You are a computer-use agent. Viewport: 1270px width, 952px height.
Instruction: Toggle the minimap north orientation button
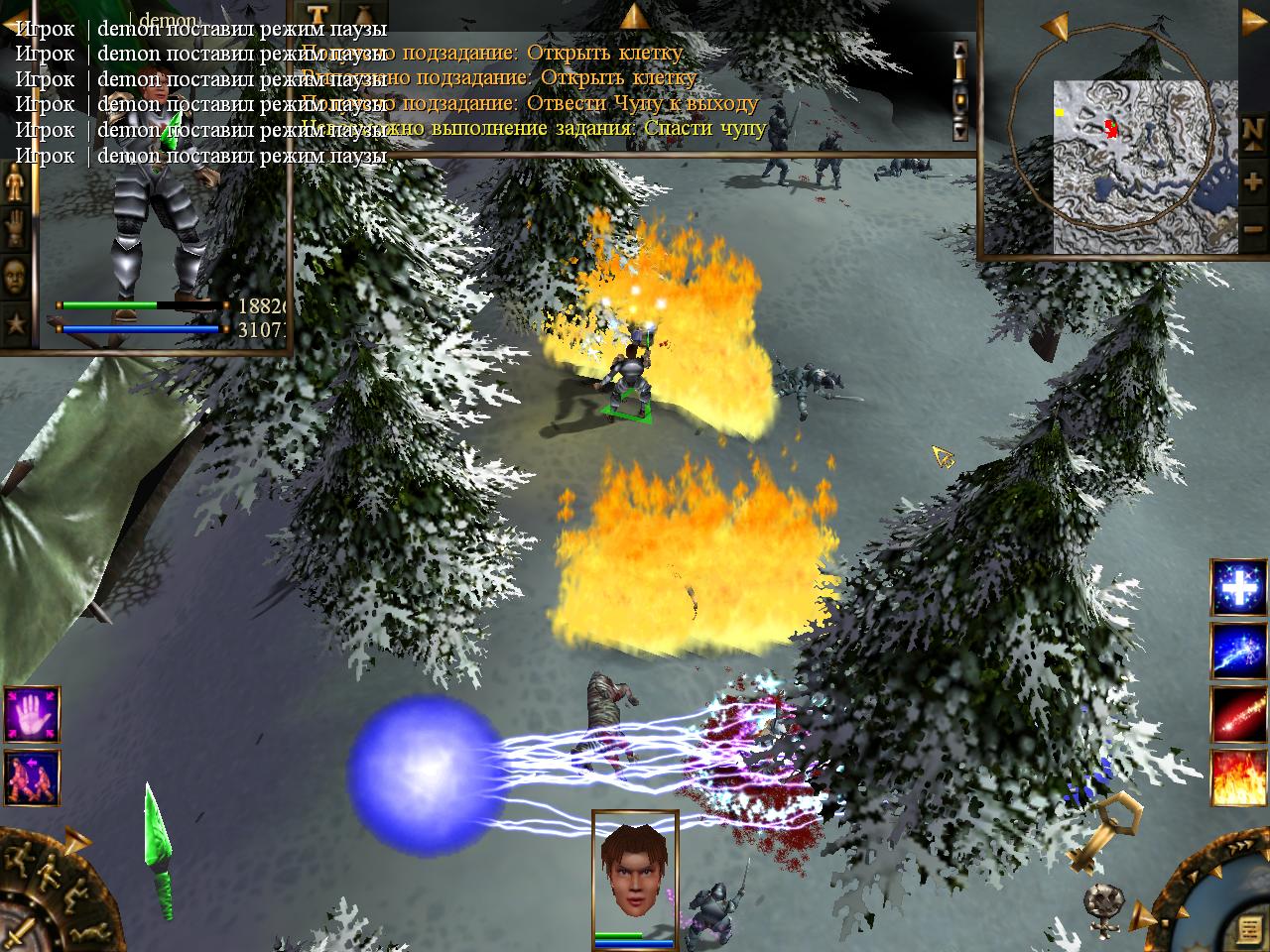coord(1252,130)
